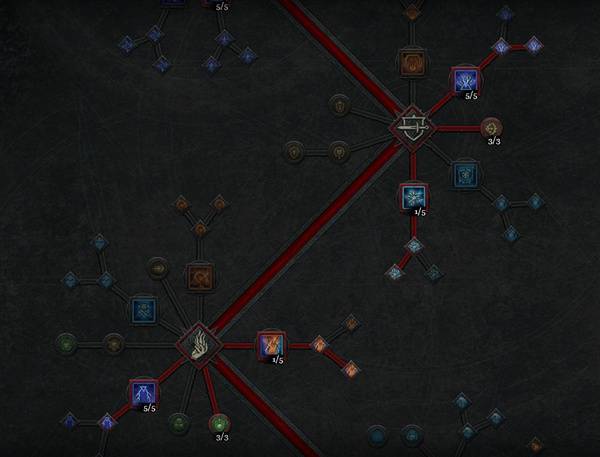600x457 pixels.
Task: Select the dim orange skill above the shield node
Action: pyautogui.click(x=412, y=63)
